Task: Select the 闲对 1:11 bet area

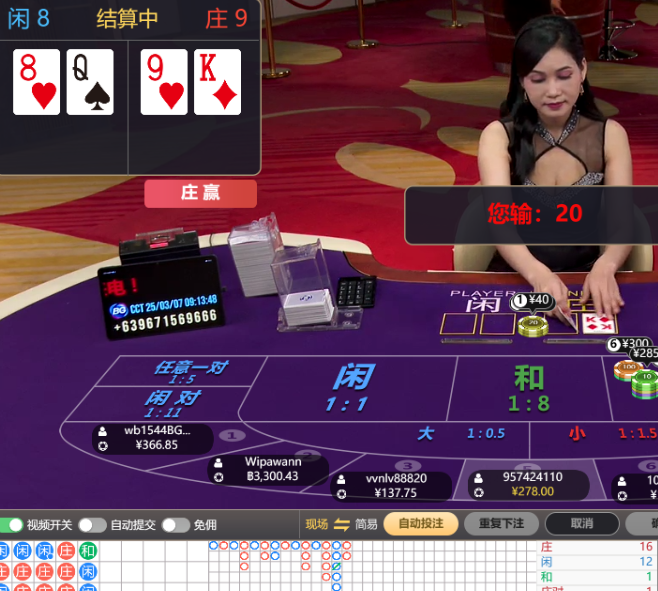Action: coord(170,403)
